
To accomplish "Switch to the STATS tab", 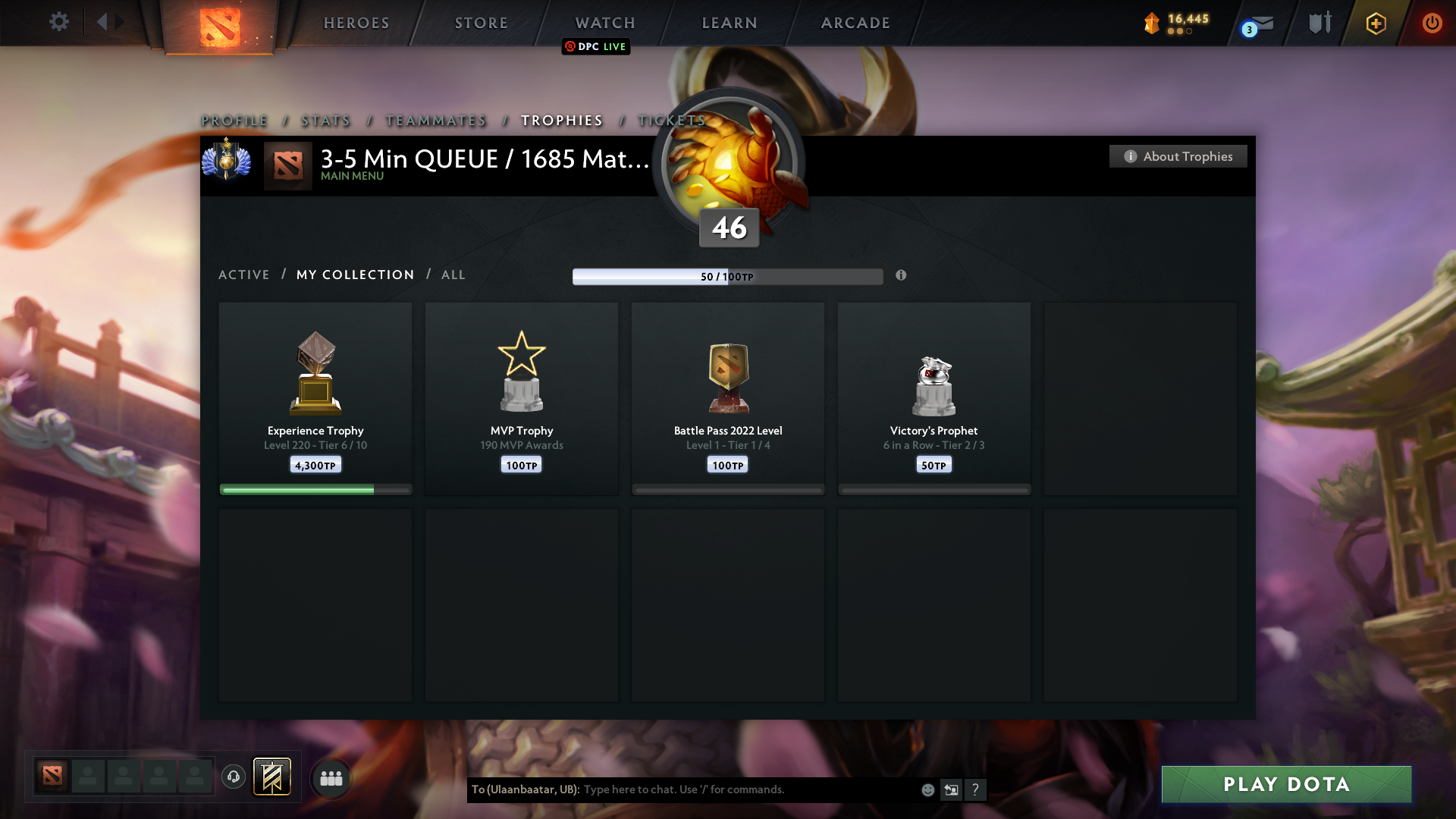I will pyautogui.click(x=325, y=121).
